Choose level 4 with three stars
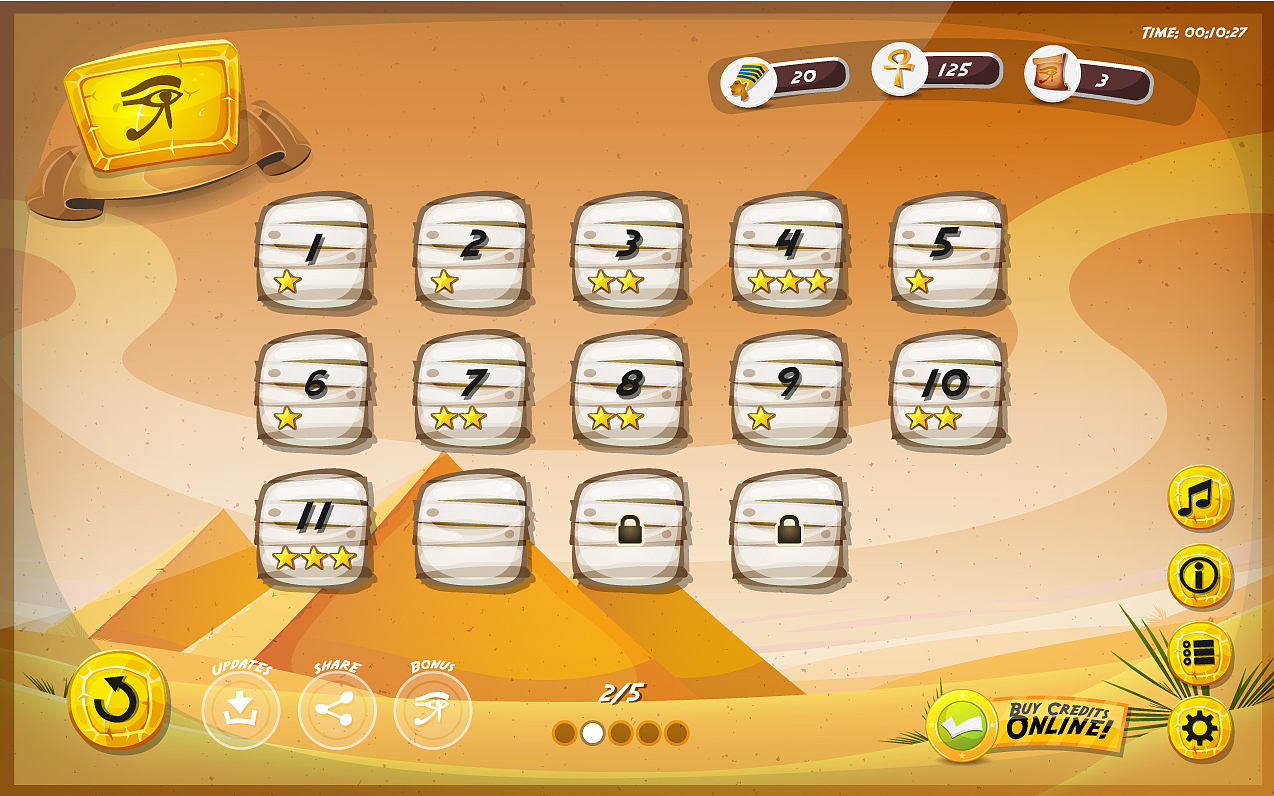Viewport: 1274px width, 796px height. coord(790,251)
